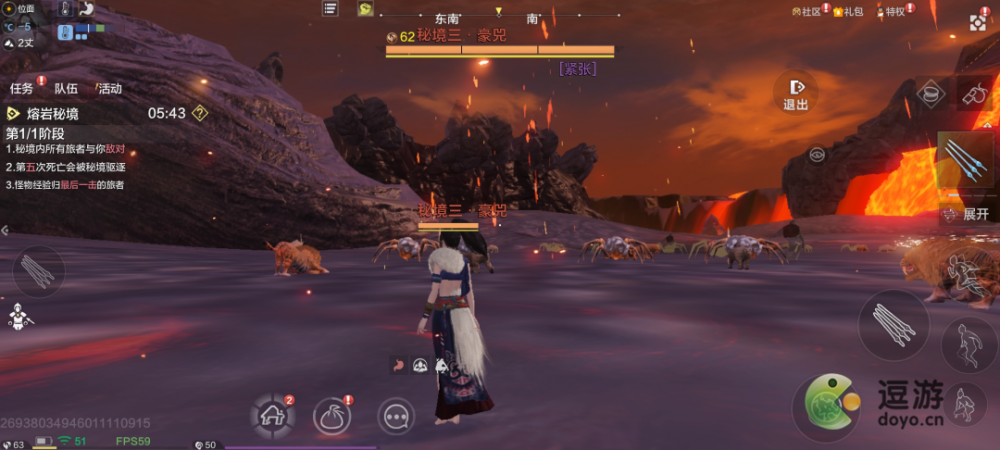Open the 特权 privileges menu
Image resolution: width=1000 pixels, height=450 pixels.
(x=891, y=11)
